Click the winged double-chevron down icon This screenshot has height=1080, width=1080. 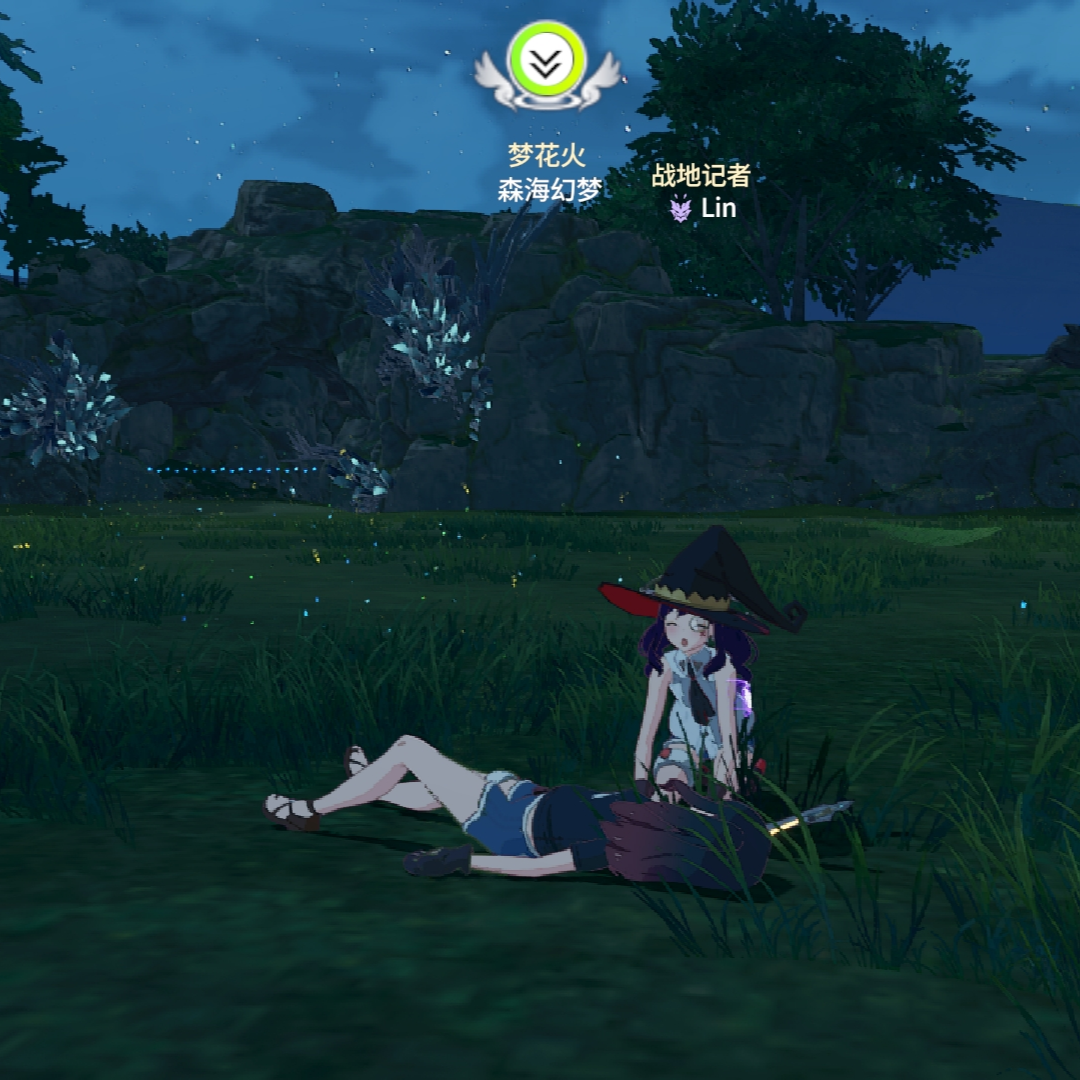[545, 62]
